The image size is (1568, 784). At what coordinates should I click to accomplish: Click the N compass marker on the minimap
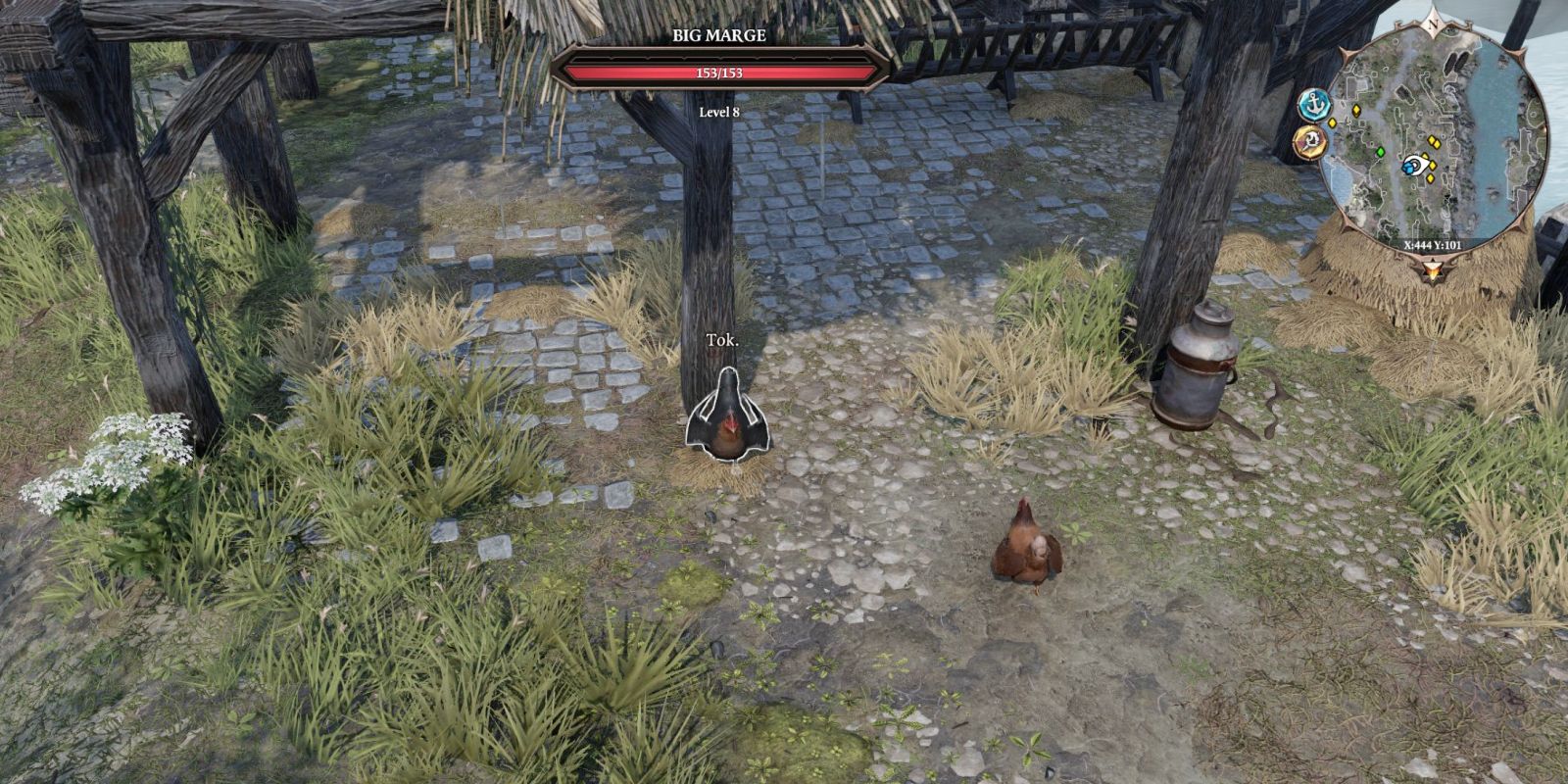(x=1433, y=24)
